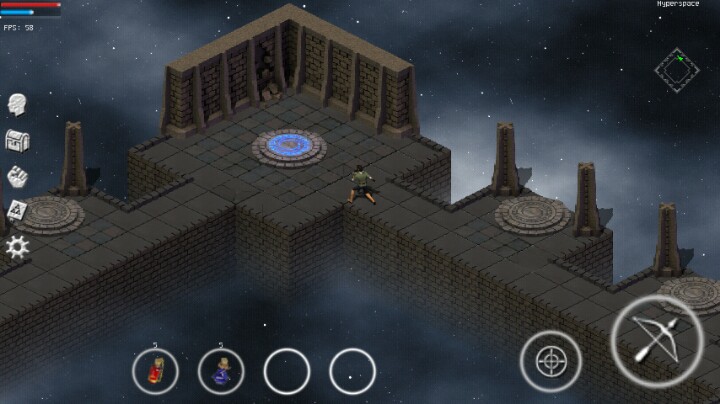Open the fist skills menu
Viewport: 720px width, 404px height.
click(16, 176)
